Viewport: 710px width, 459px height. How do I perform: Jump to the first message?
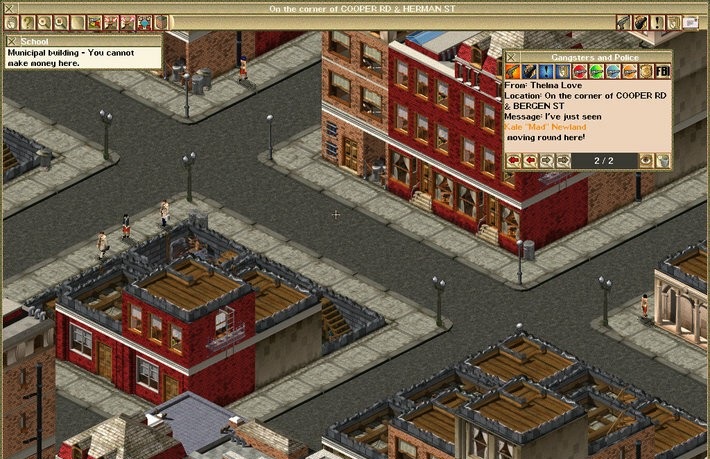[513, 159]
